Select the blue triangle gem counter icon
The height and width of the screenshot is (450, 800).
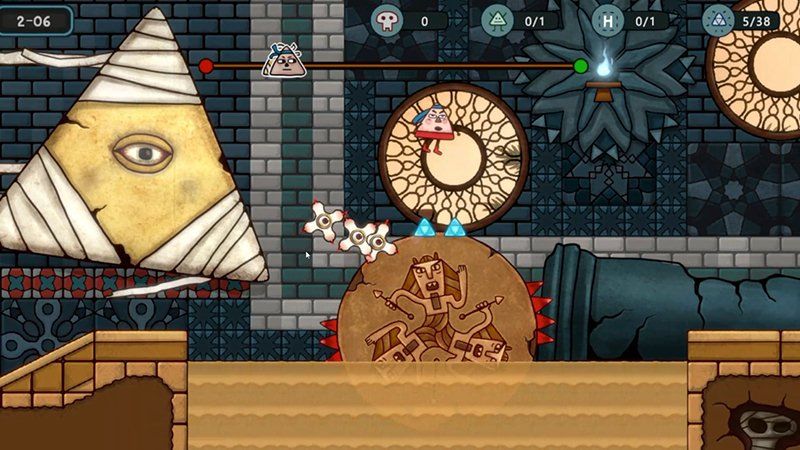click(717, 20)
